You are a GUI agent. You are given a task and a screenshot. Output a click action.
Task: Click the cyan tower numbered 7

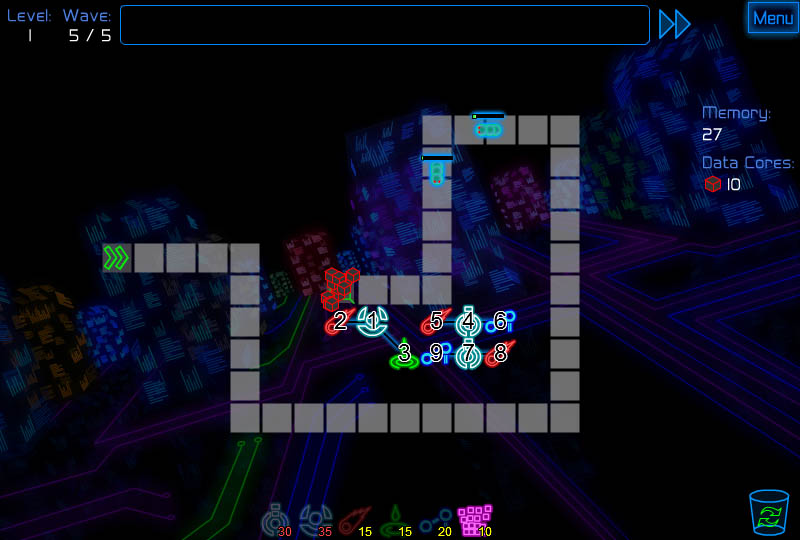pyautogui.click(x=468, y=354)
